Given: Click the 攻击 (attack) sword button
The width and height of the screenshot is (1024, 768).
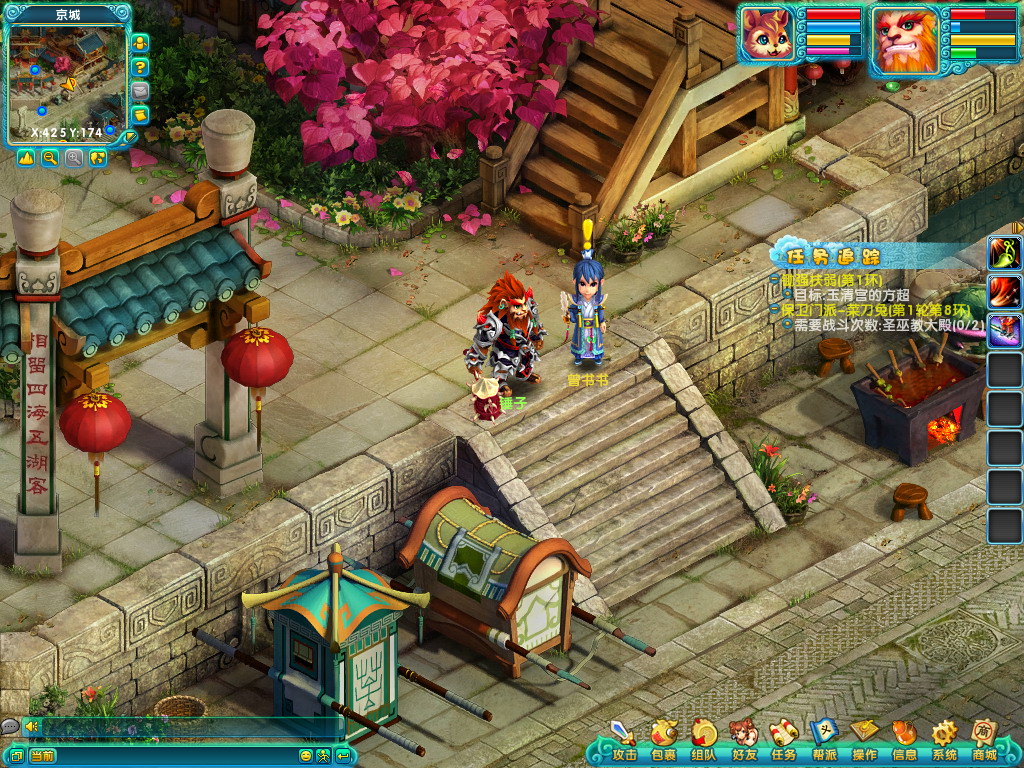Looking at the screenshot, I should (x=624, y=739).
